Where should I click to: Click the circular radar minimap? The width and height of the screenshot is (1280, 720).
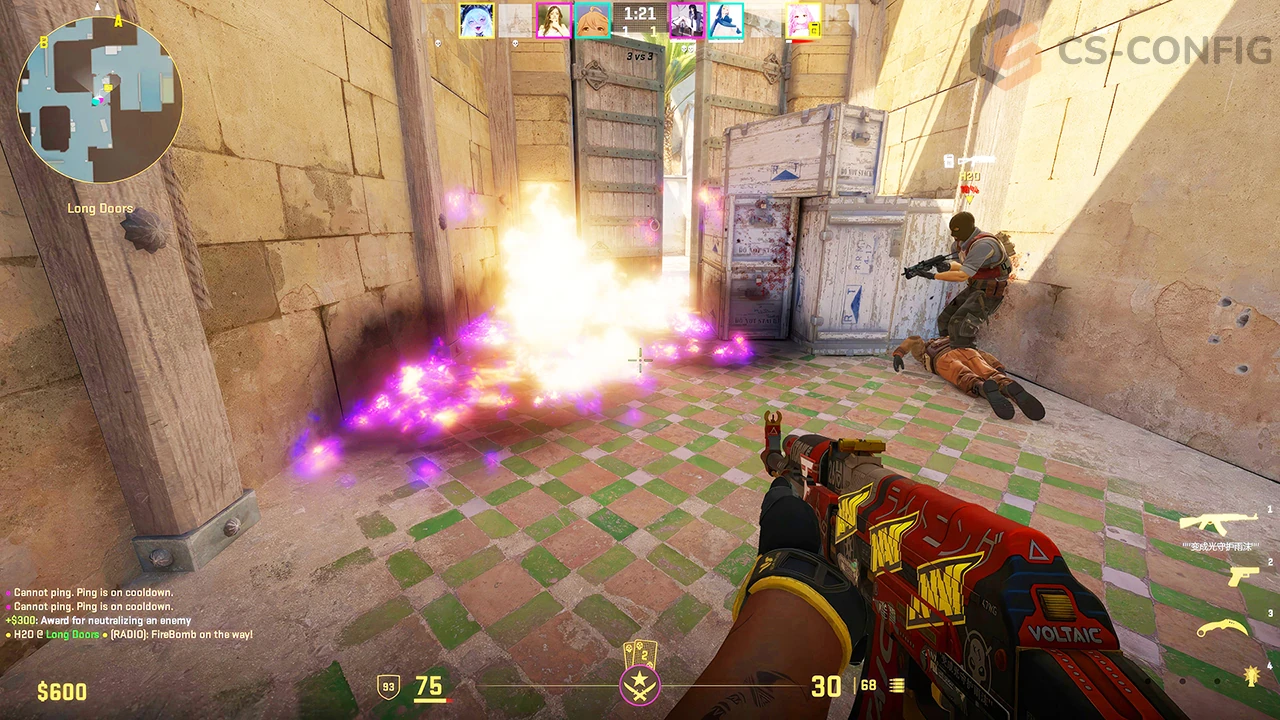99,99
